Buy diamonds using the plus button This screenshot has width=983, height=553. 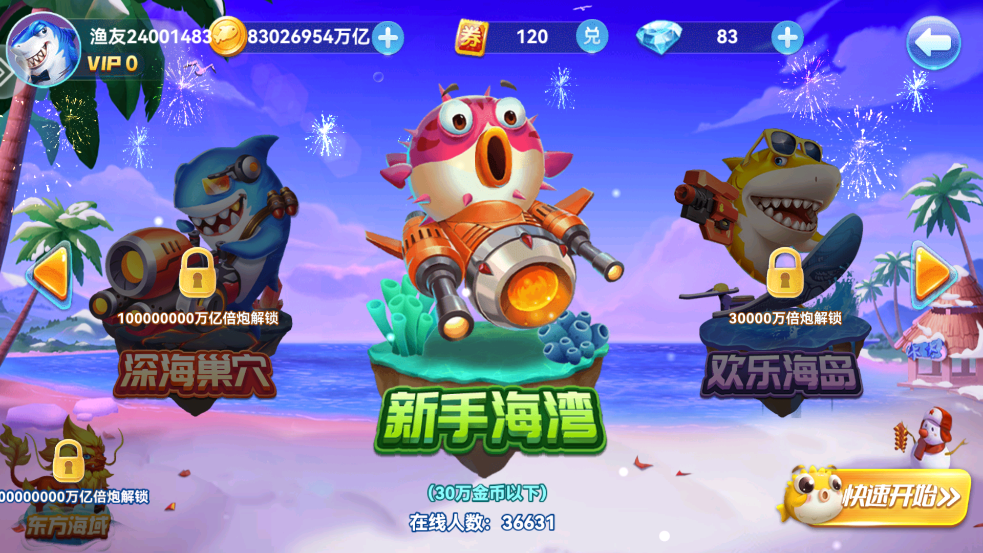tap(787, 37)
